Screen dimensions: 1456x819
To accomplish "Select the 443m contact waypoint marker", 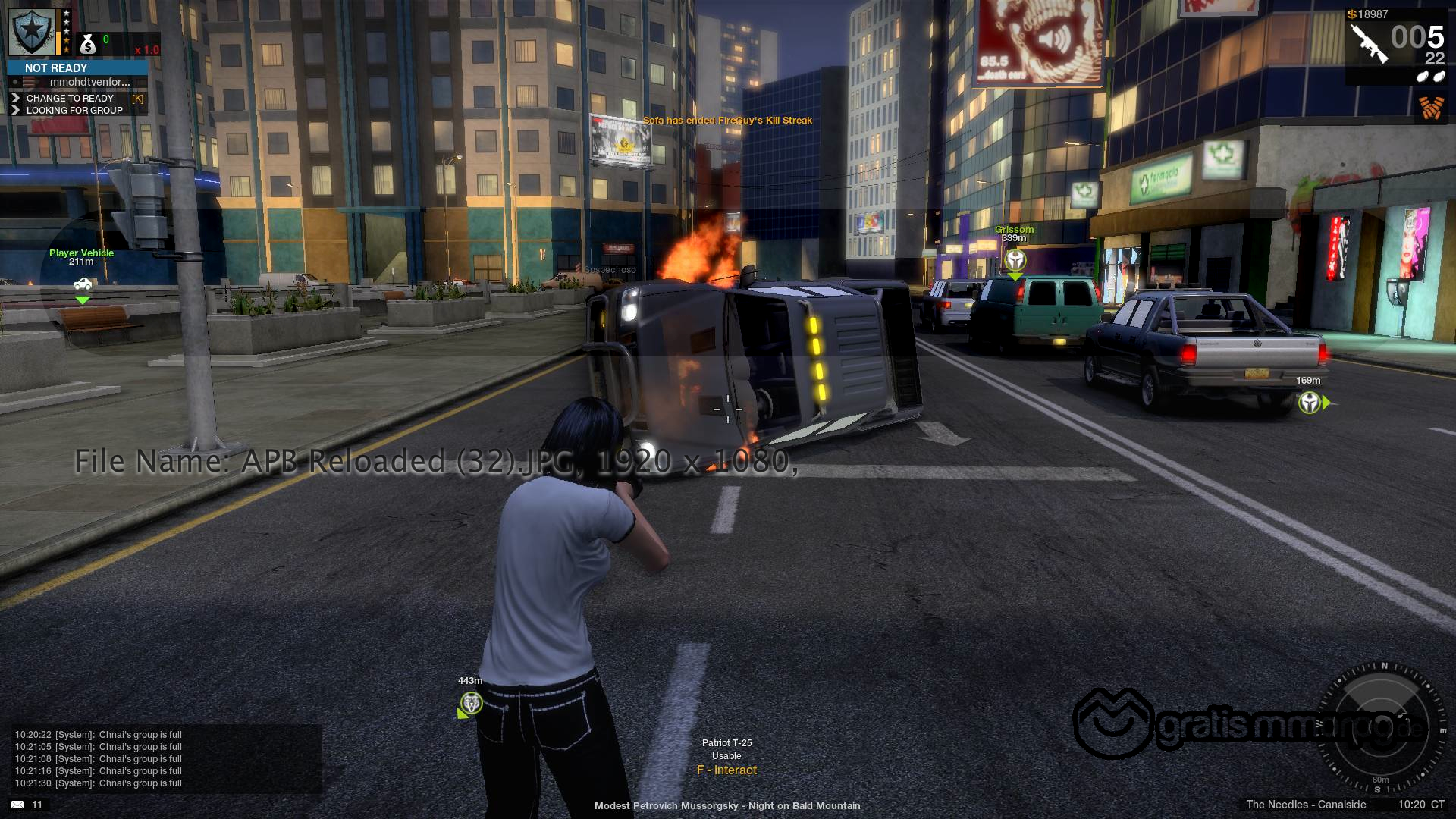I will [471, 703].
